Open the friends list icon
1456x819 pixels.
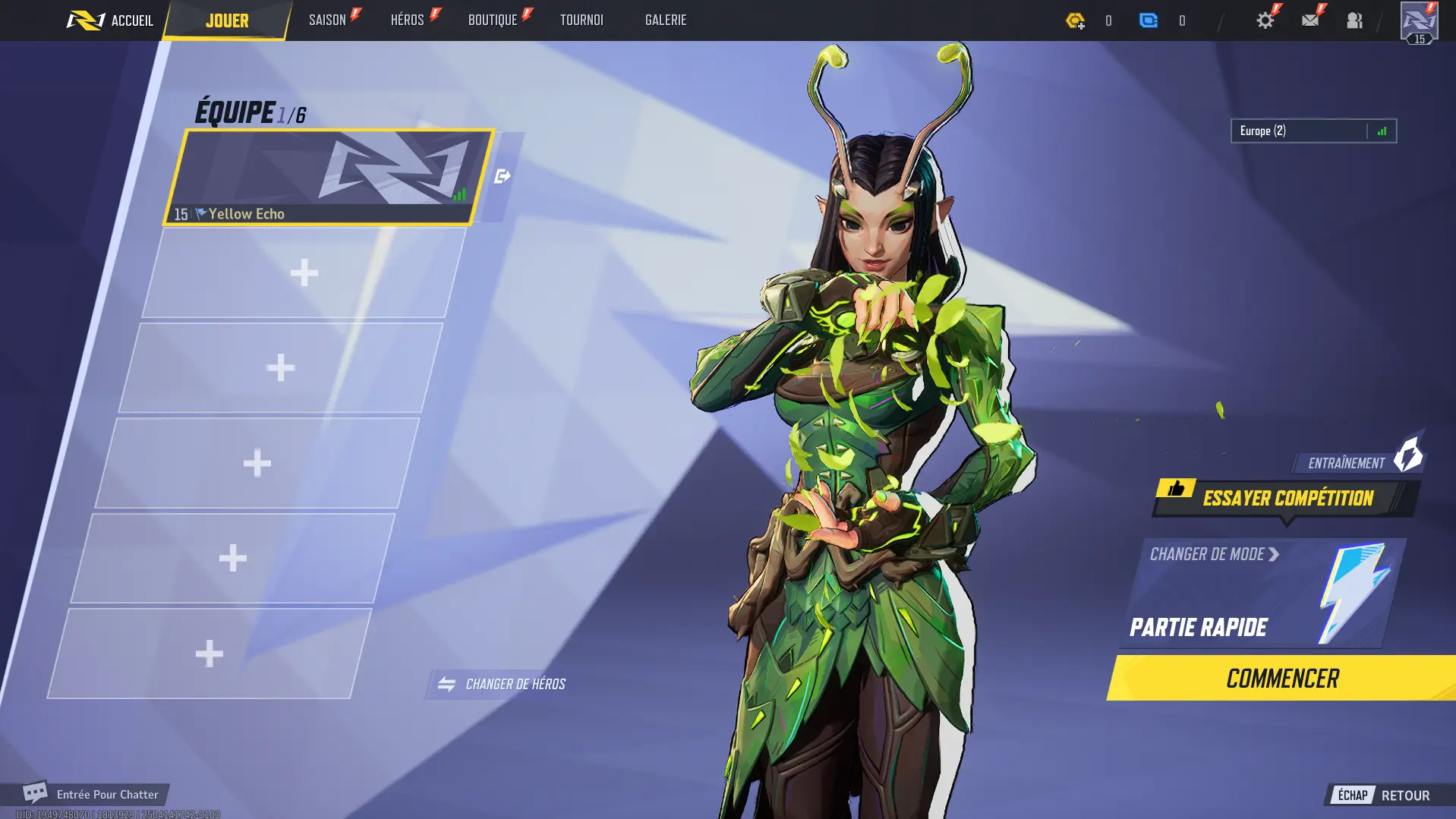[1356, 20]
